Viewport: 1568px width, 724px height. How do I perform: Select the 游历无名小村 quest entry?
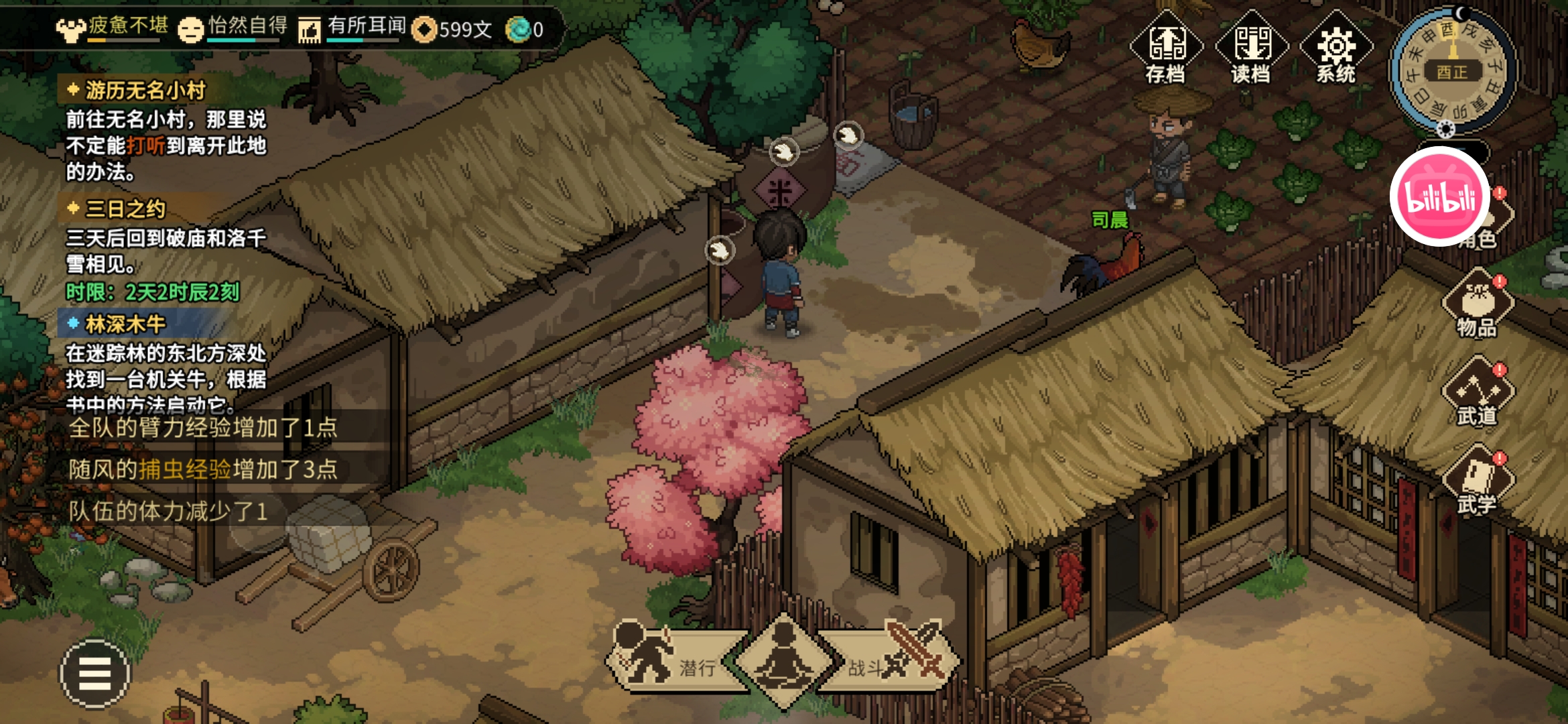(x=145, y=90)
